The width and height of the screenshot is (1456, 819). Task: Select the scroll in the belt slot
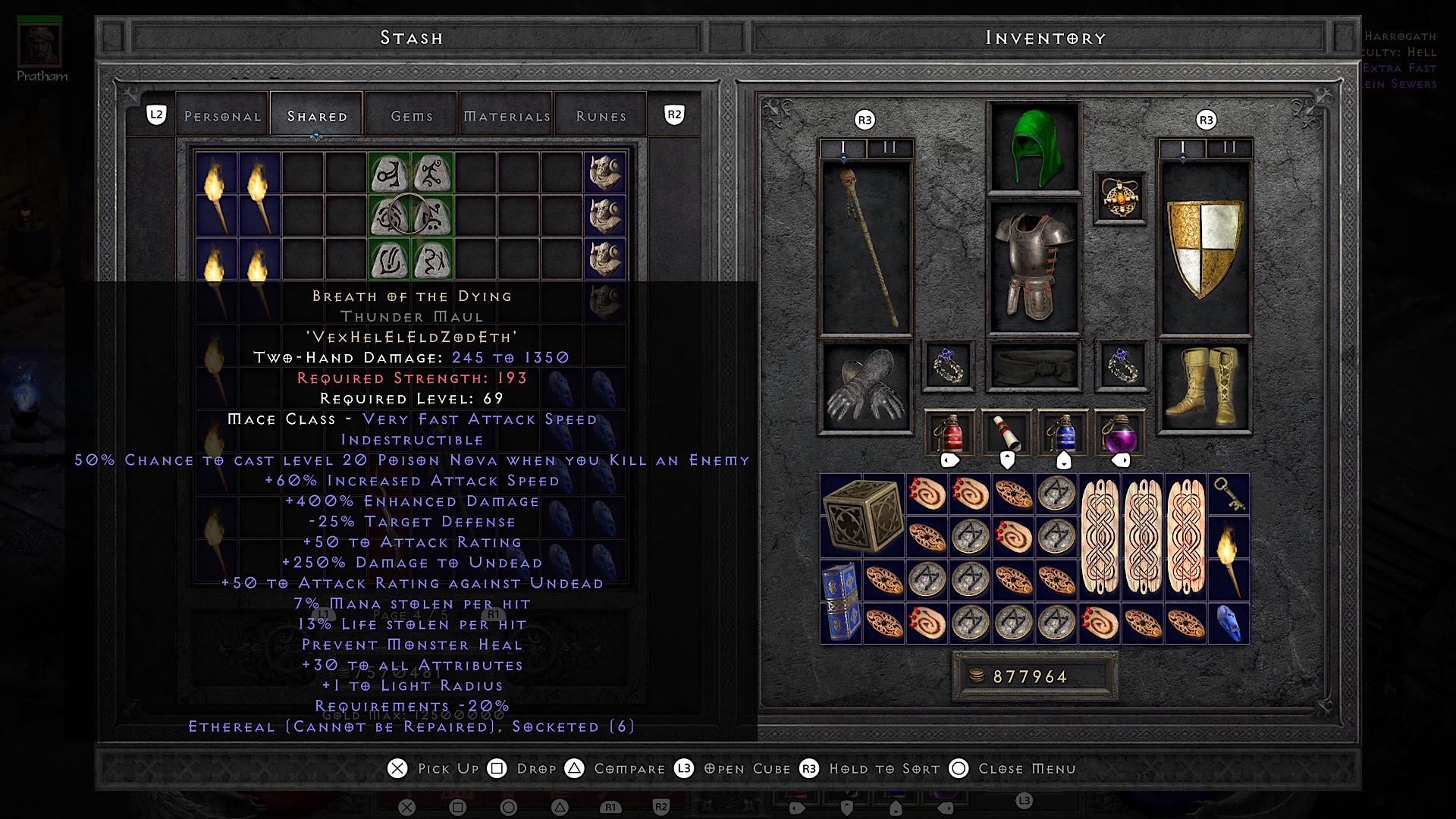point(1006,432)
